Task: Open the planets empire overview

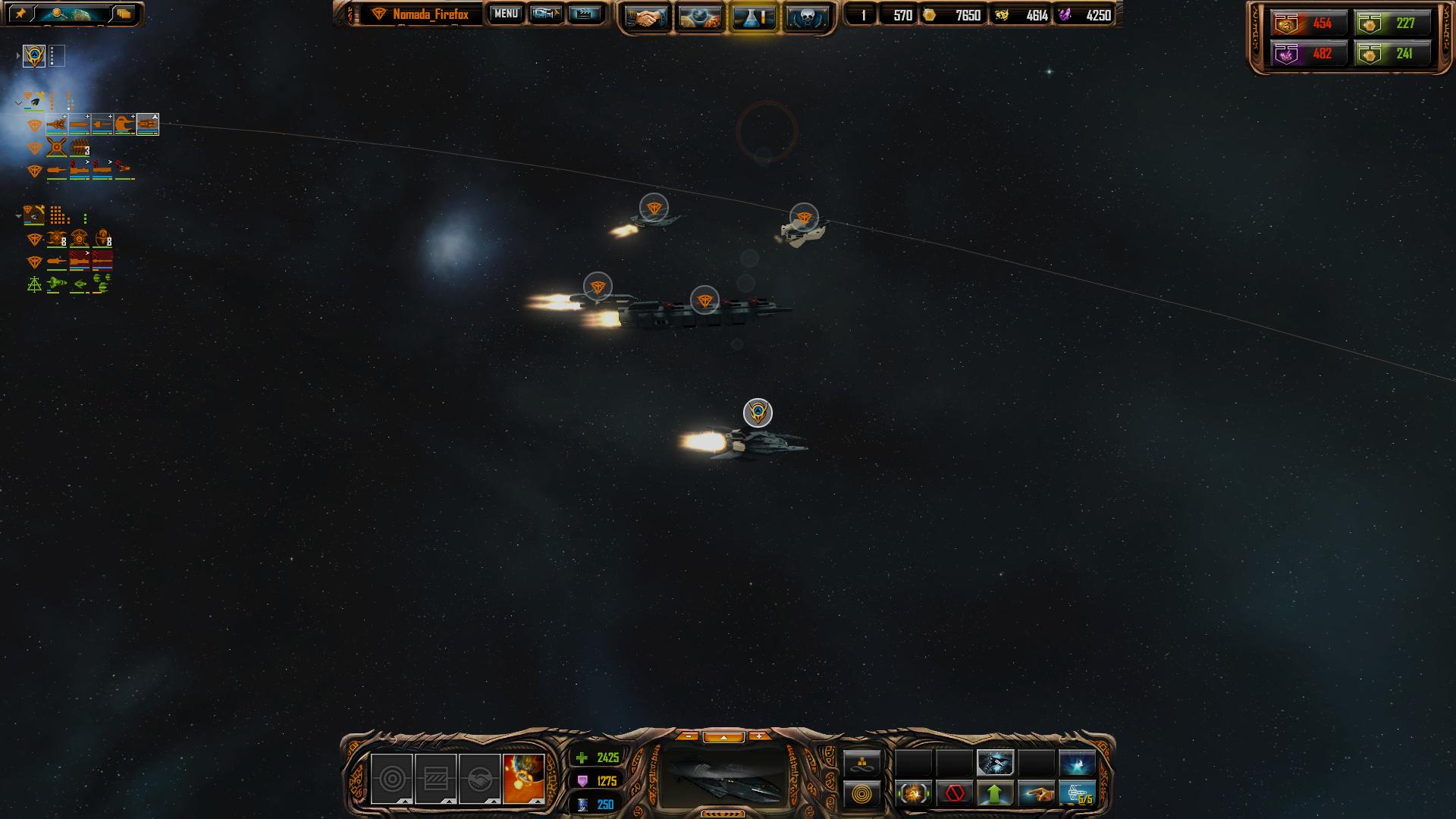Action: [700, 17]
